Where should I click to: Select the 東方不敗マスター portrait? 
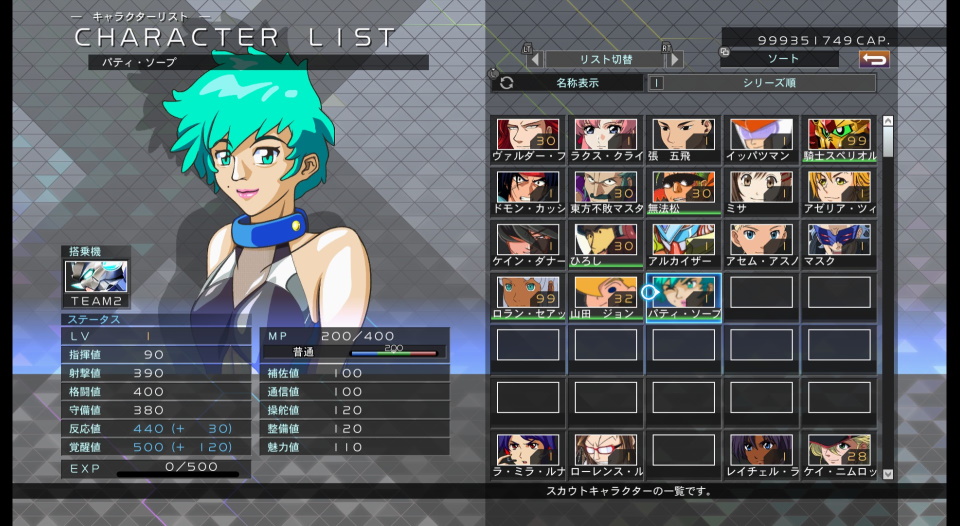tap(606, 192)
